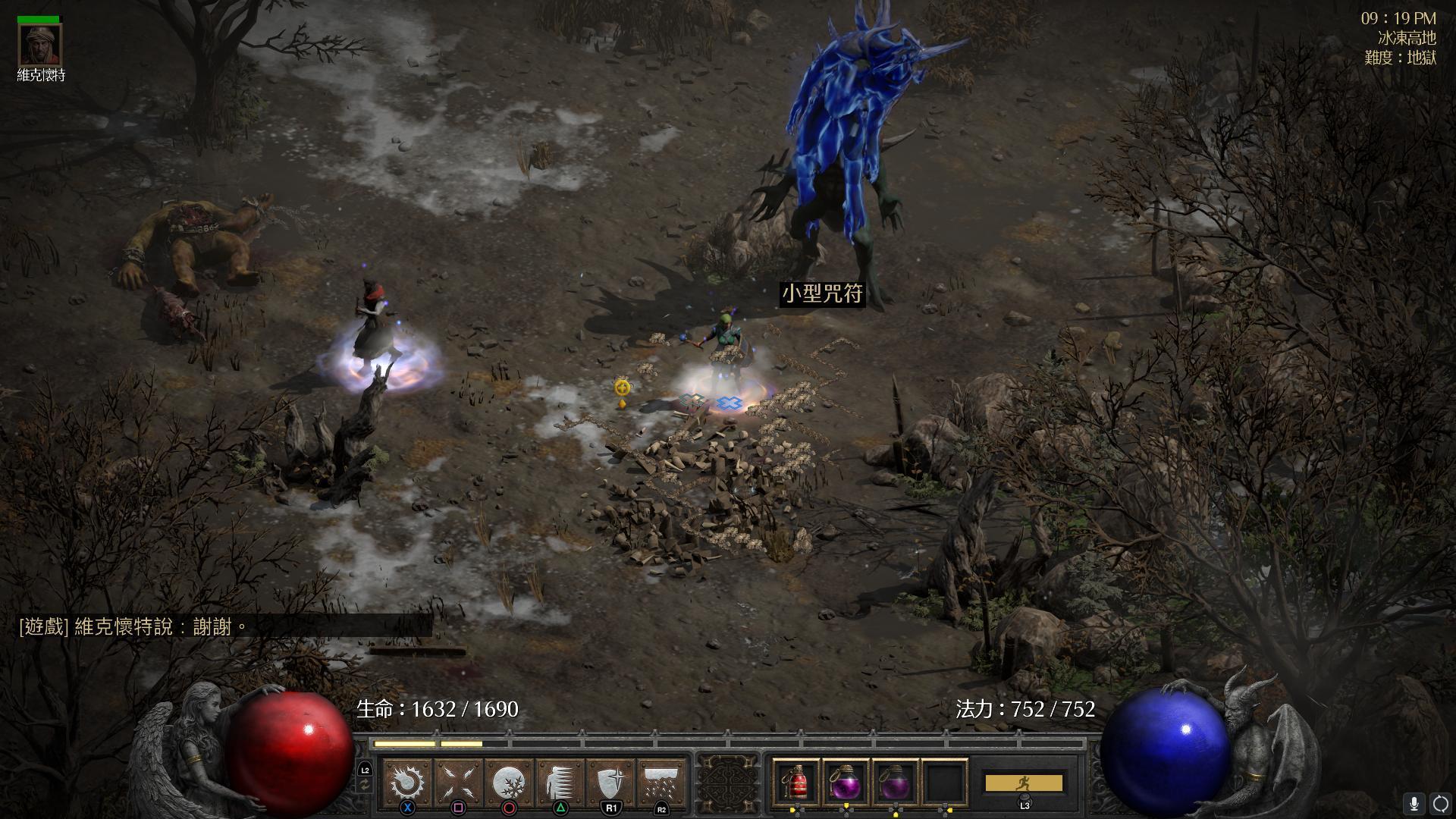The width and height of the screenshot is (1456, 819).
Task: Select the figure with streak lines skill
Action: tap(560, 782)
